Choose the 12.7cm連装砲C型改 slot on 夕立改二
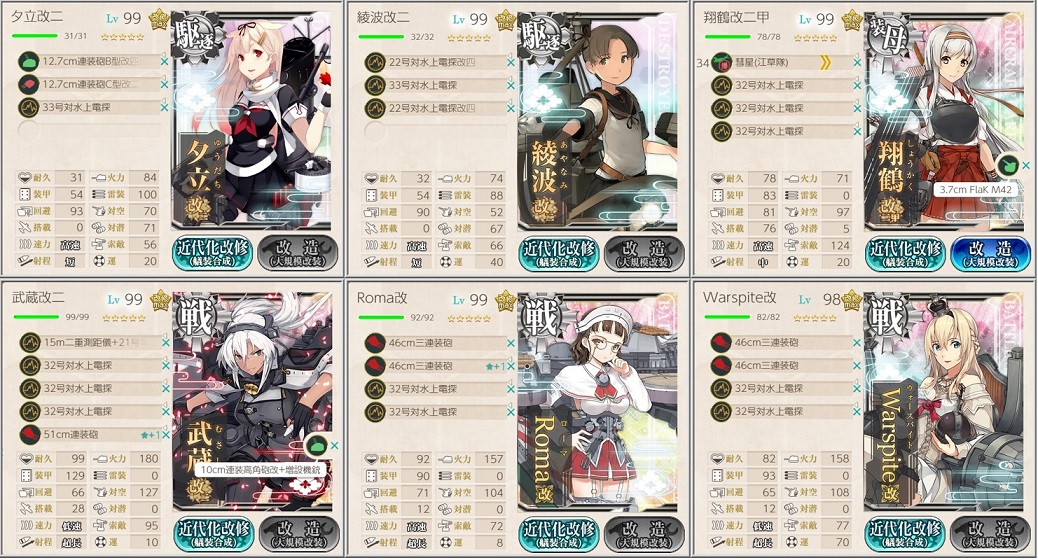 pyautogui.click(x=92, y=86)
